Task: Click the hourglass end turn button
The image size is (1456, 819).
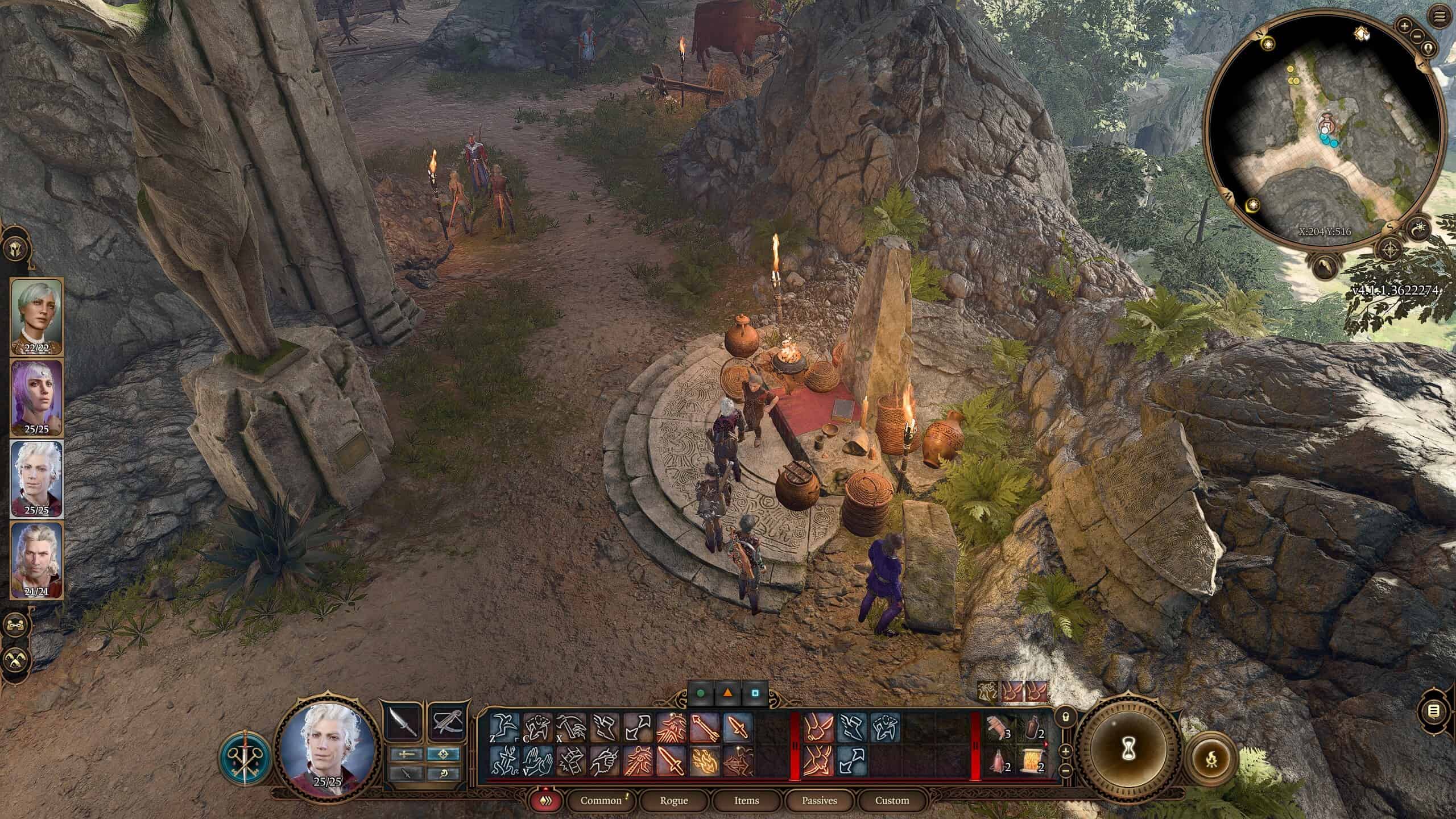Action: pyautogui.click(x=1128, y=753)
